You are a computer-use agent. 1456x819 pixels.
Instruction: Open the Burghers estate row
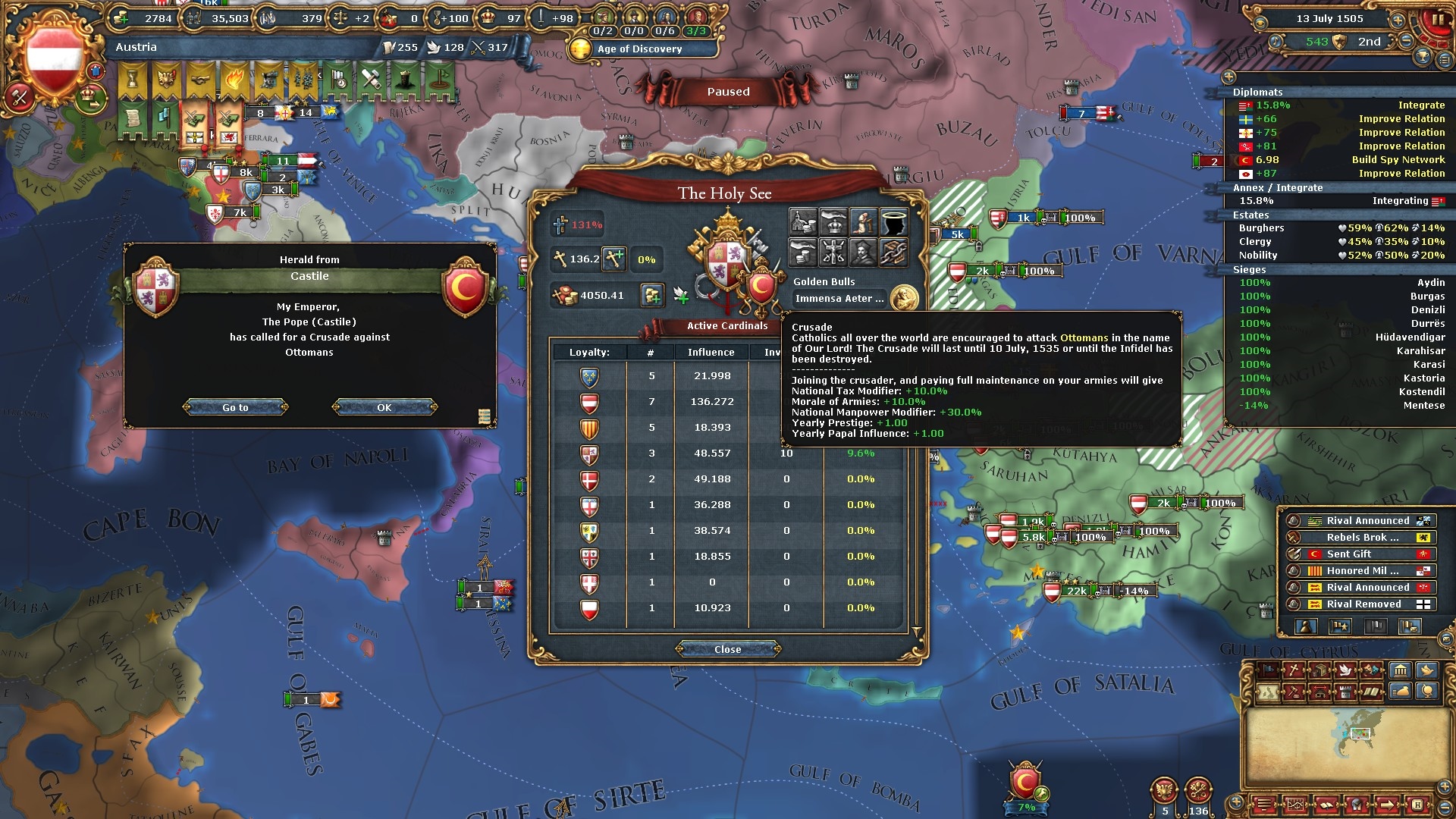pos(1339,228)
